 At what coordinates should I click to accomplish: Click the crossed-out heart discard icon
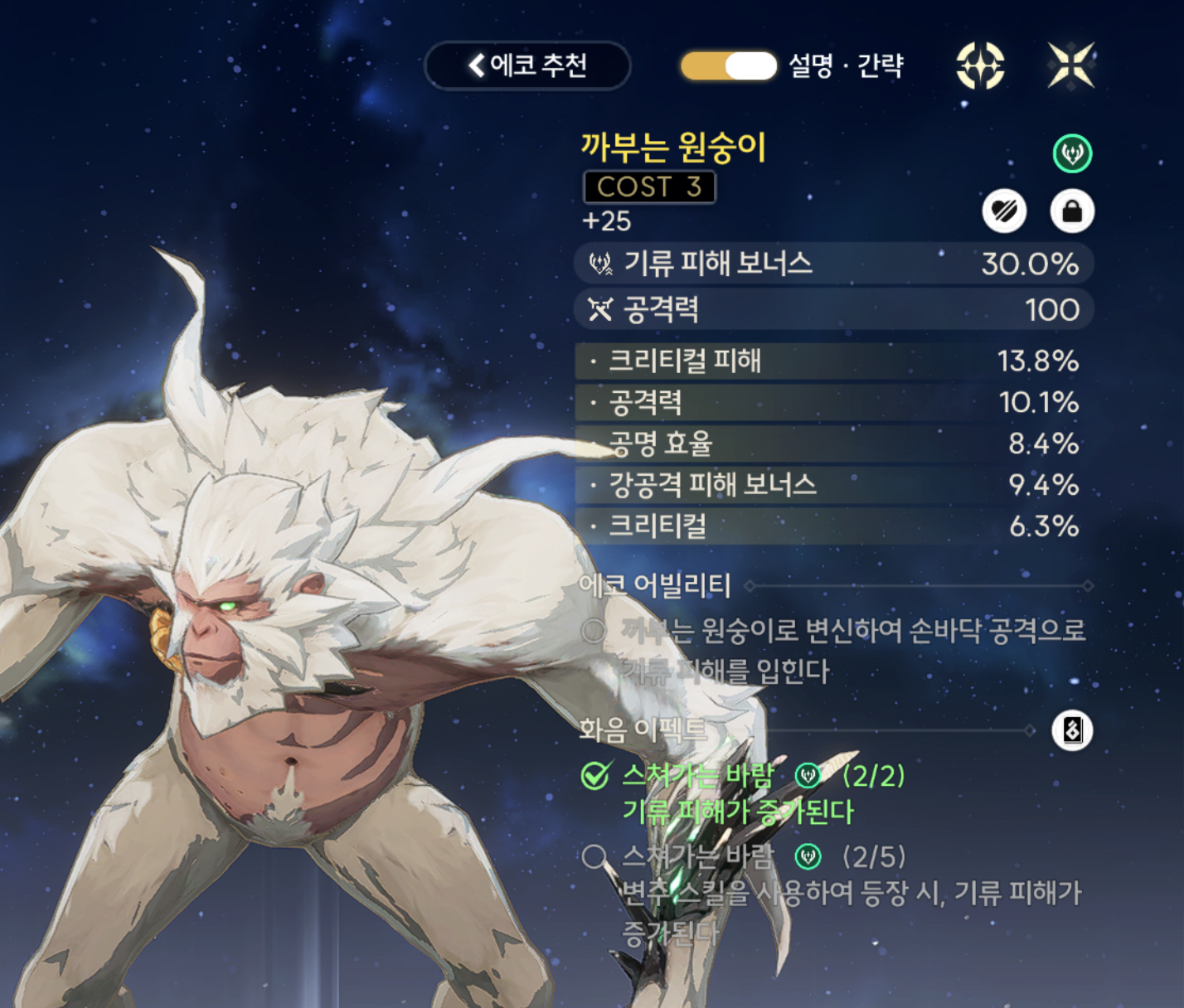1004,212
